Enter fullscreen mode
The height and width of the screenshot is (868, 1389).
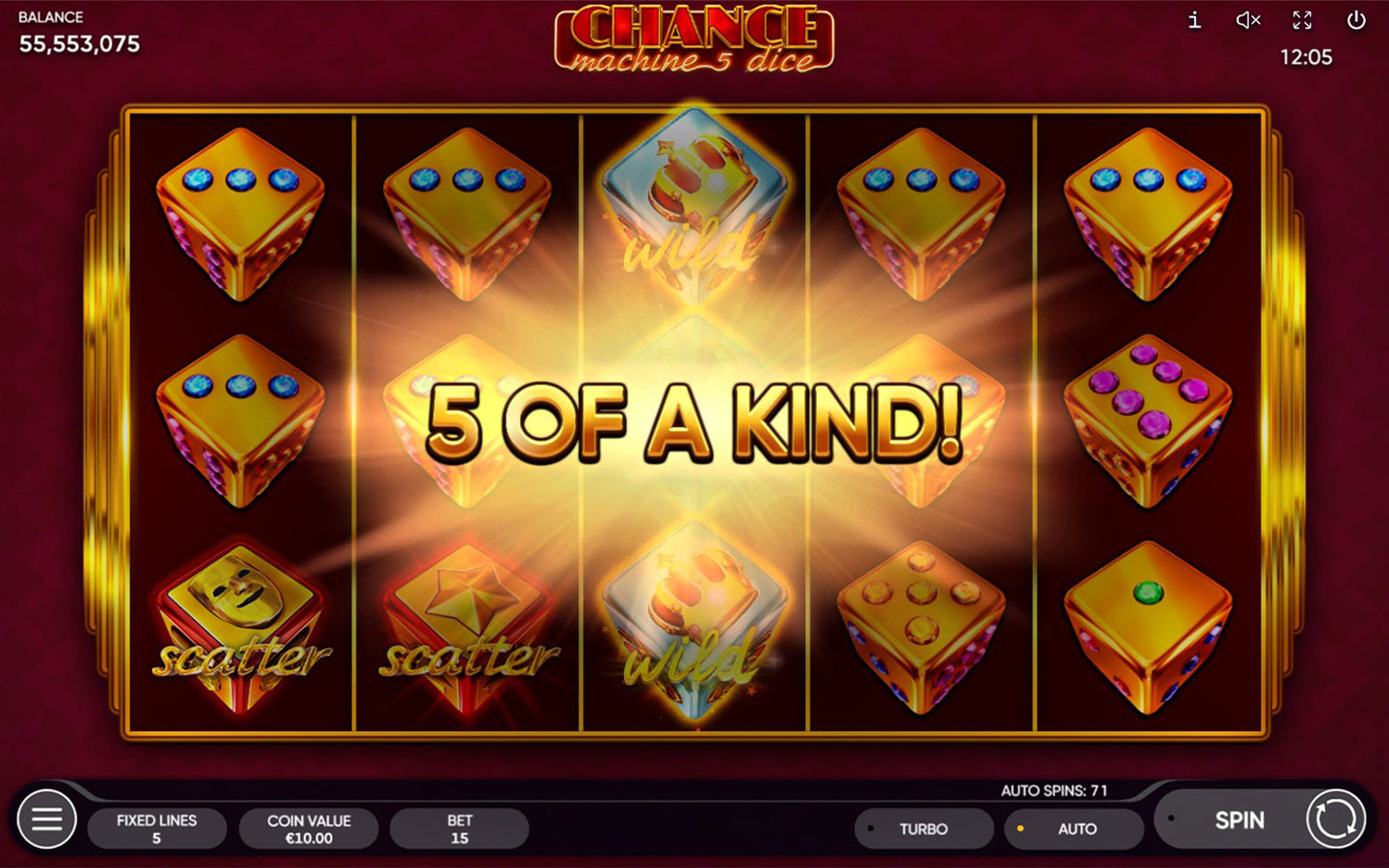(x=1302, y=20)
